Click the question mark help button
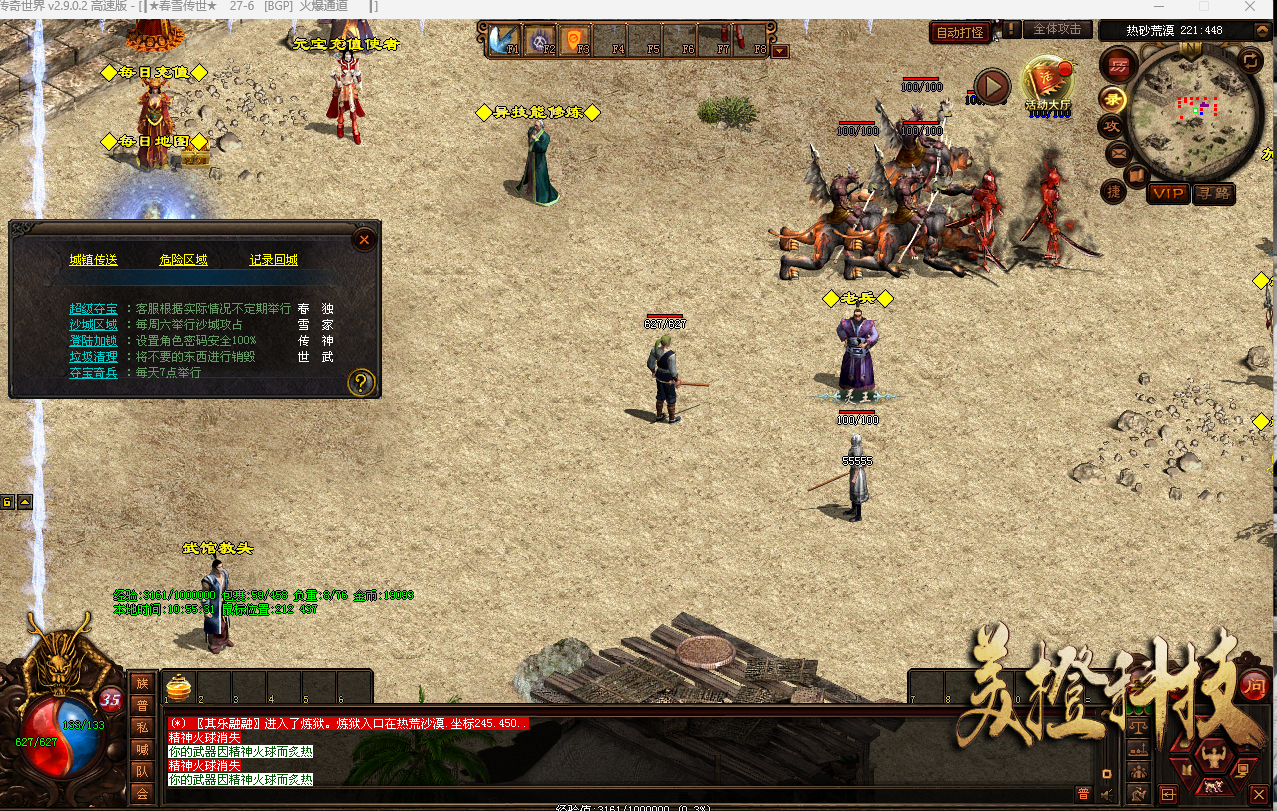The width and height of the screenshot is (1277, 811). tap(361, 382)
